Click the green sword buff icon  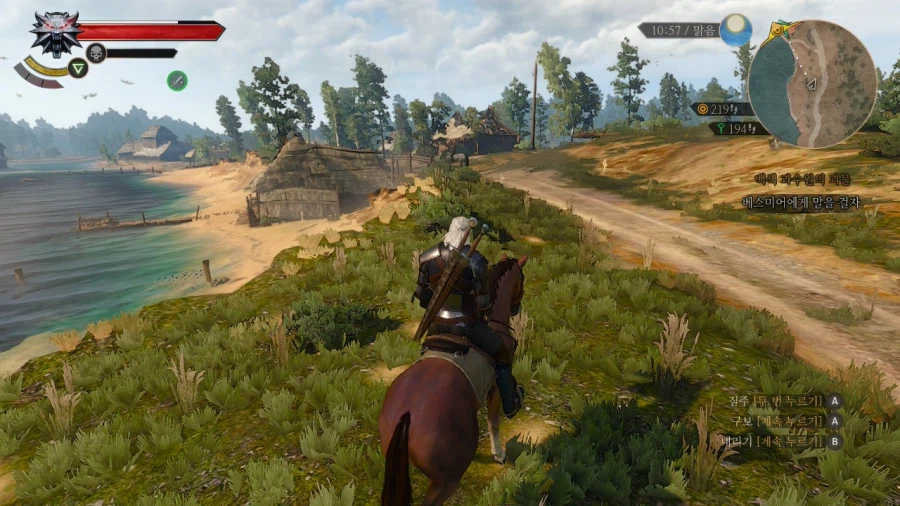(177, 80)
